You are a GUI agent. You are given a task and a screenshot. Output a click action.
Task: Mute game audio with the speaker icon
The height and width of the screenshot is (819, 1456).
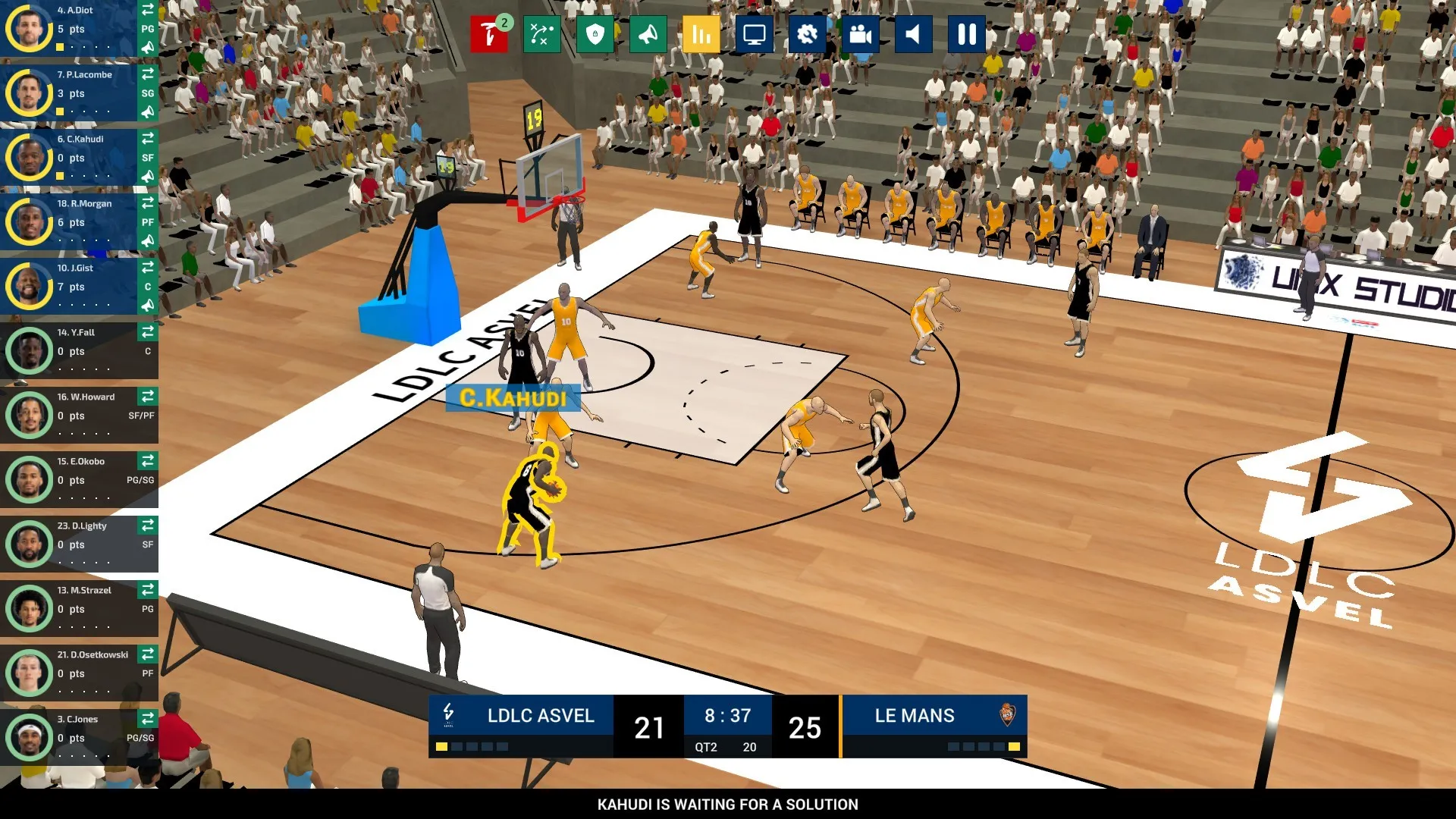[913, 33]
